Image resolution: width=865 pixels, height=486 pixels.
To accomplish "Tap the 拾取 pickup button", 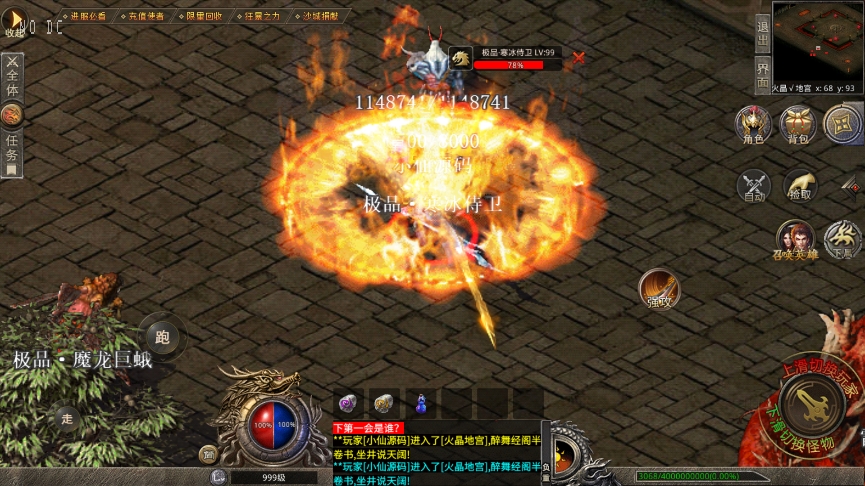I will [799, 186].
